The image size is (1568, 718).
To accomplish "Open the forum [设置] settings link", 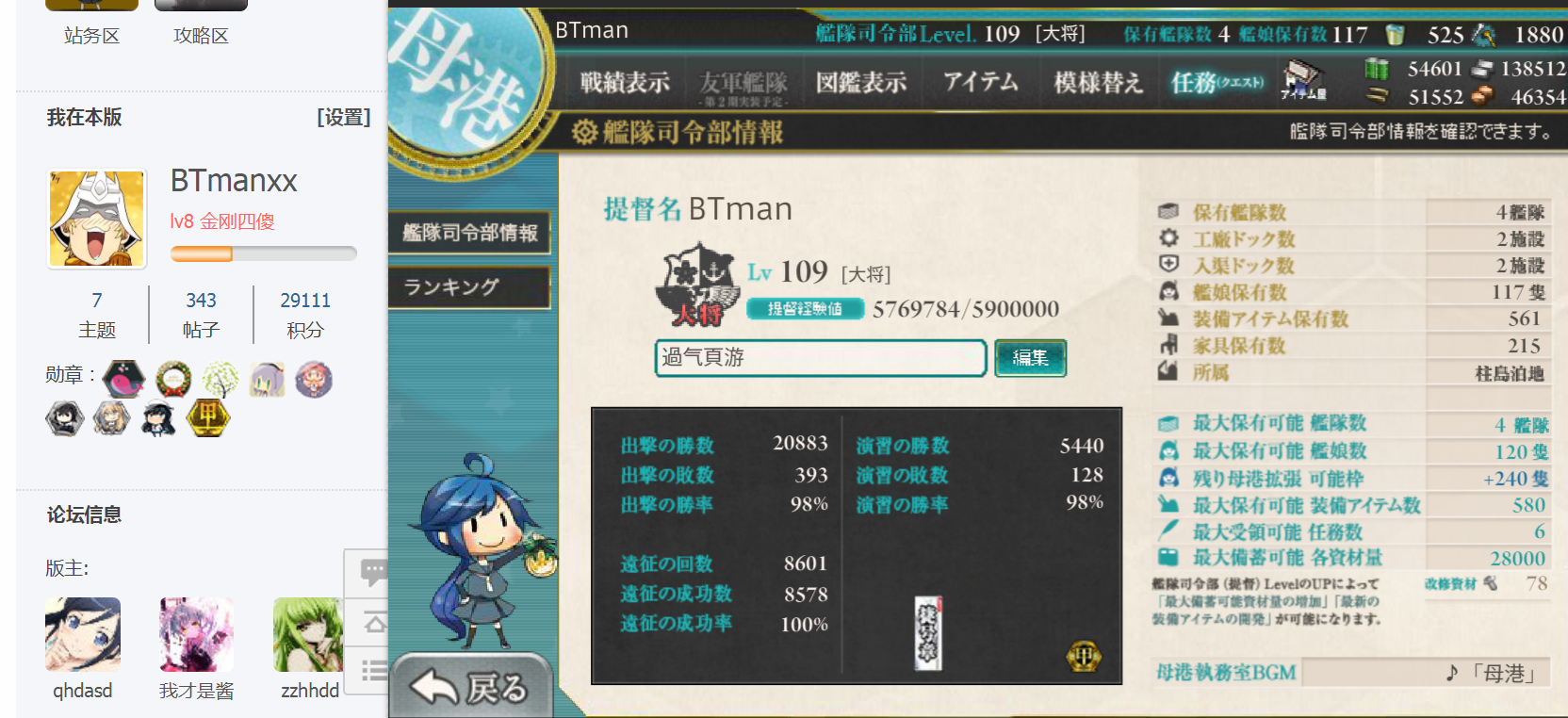I will click(x=343, y=118).
